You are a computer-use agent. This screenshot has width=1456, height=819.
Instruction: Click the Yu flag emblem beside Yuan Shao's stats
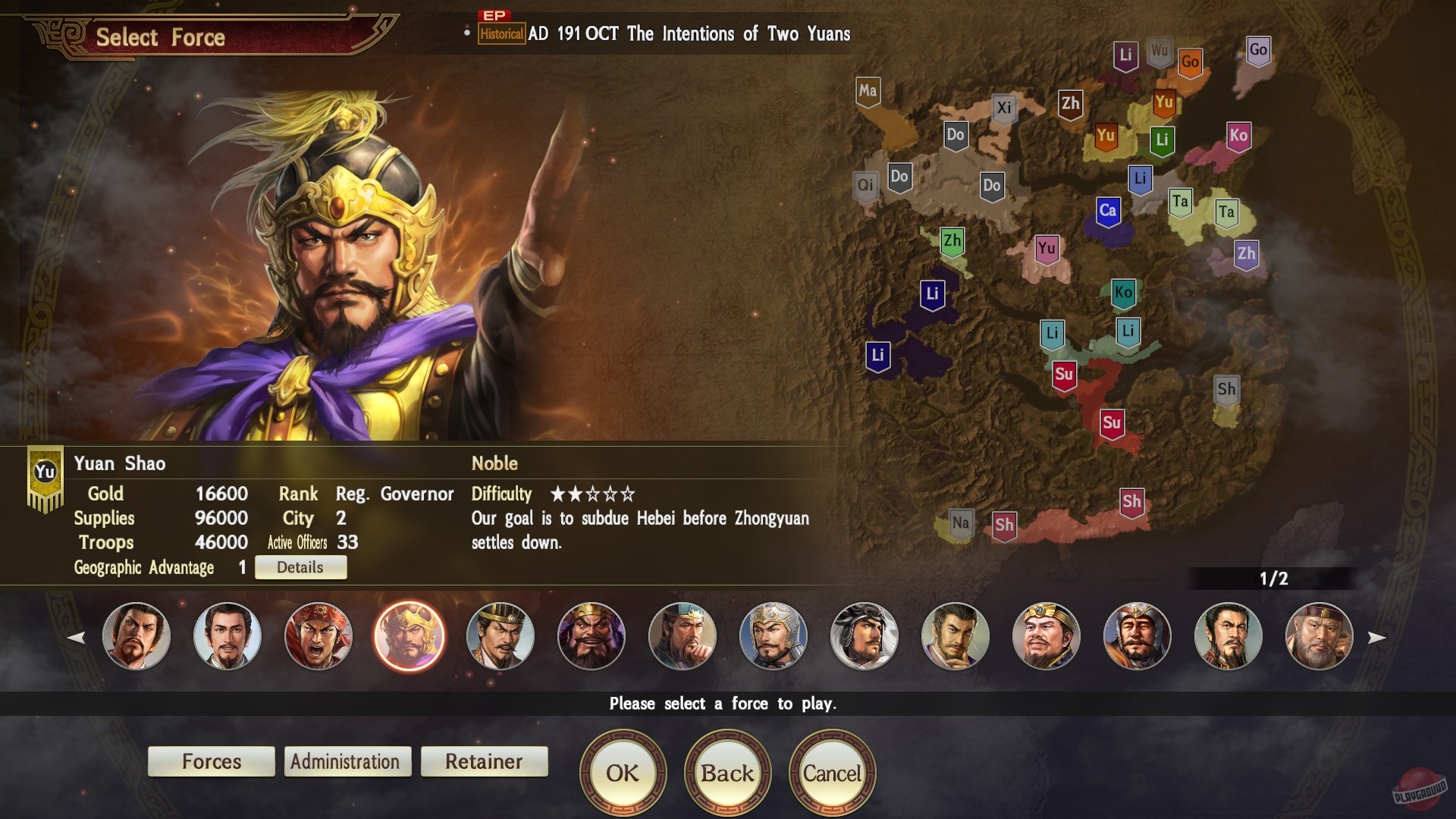[x=44, y=470]
